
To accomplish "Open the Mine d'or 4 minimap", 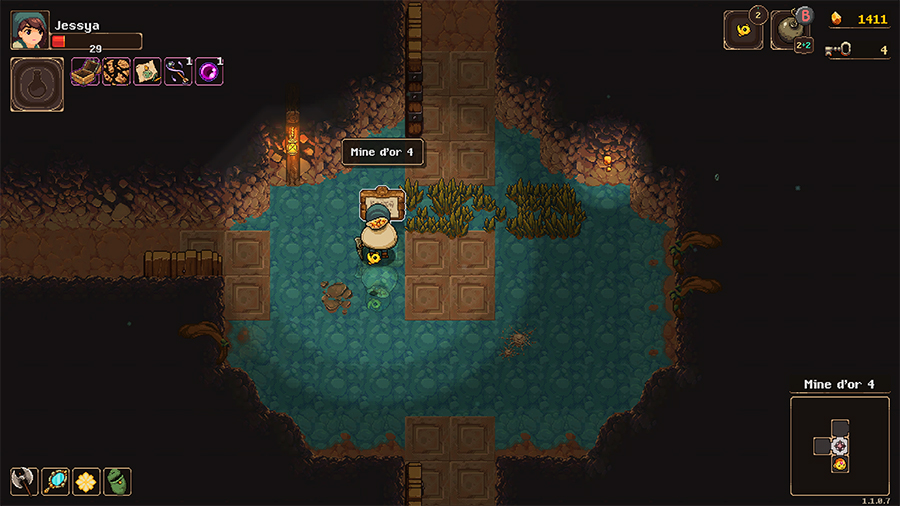I will tap(839, 446).
